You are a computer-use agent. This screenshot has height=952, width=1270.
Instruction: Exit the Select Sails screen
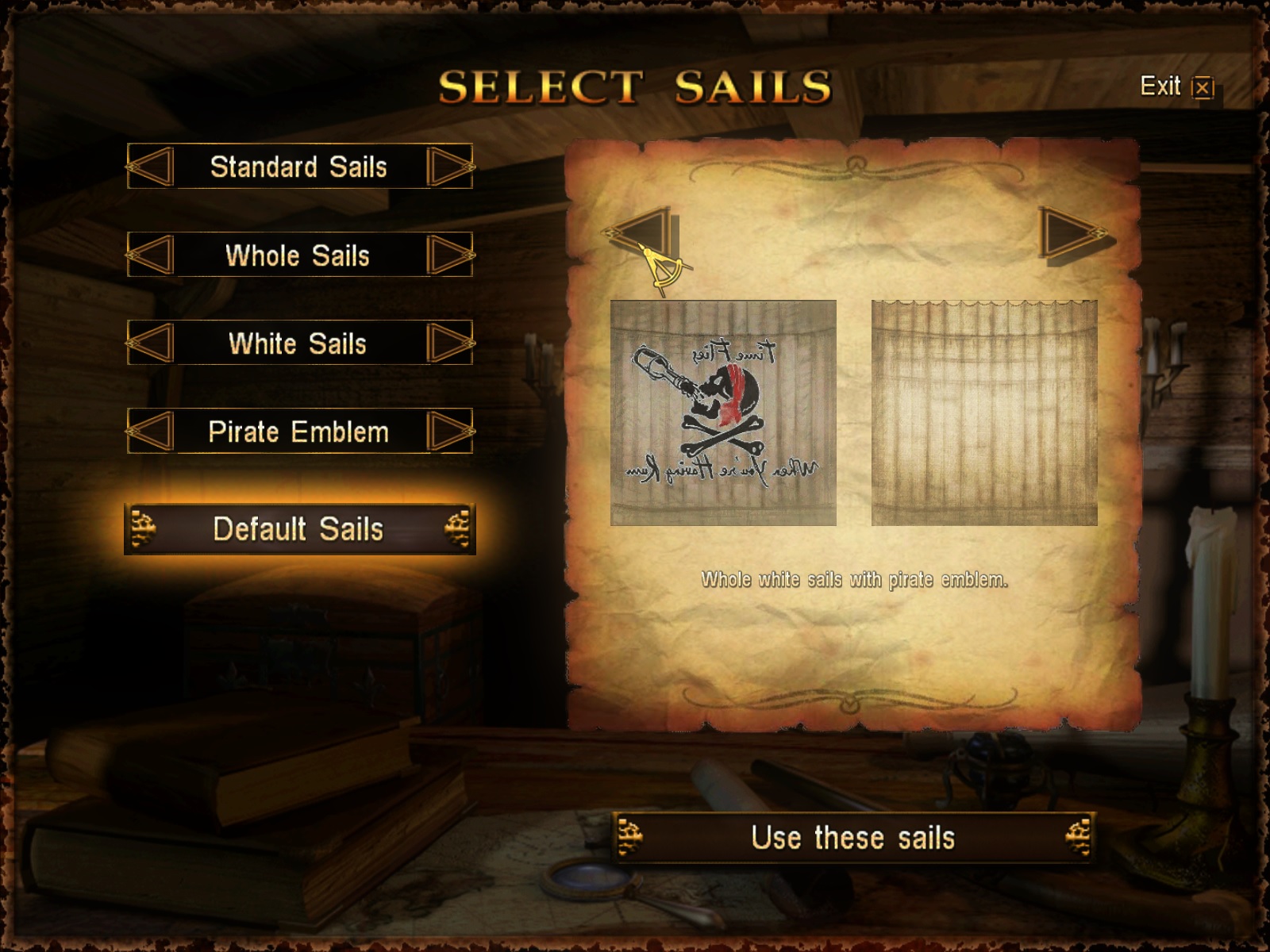click(1176, 86)
